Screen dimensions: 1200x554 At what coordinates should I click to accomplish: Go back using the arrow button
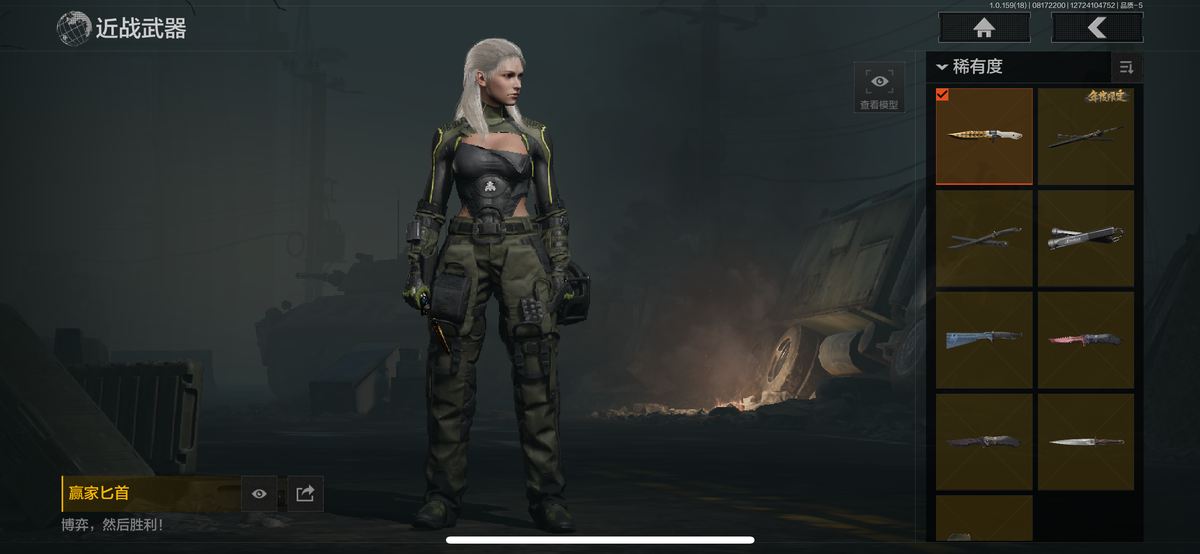tap(1096, 27)
